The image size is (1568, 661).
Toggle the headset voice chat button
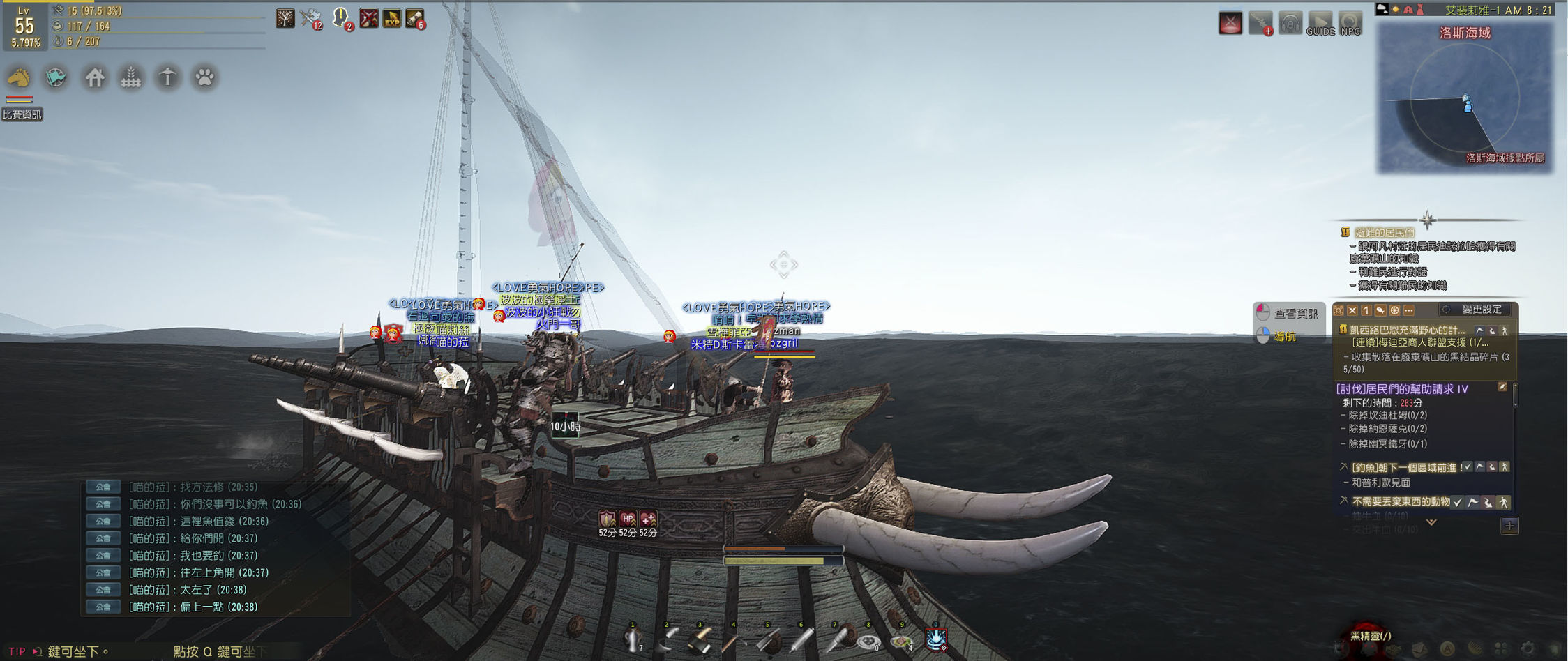pos(1290,23)
